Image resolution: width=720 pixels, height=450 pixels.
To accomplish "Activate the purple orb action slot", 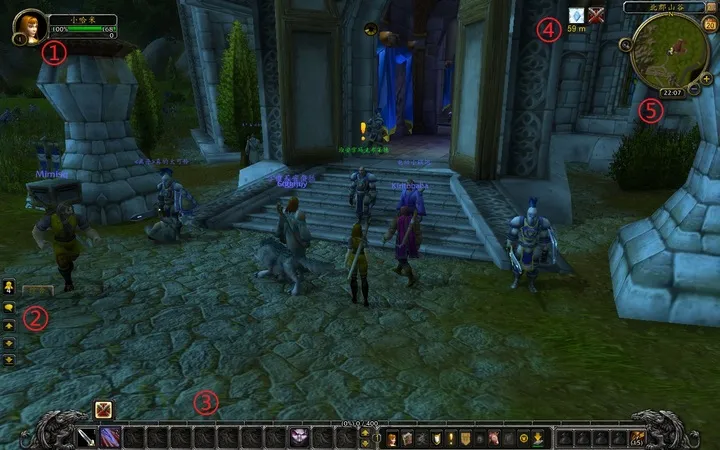I will pyautogui.click(x=298, y=437).
